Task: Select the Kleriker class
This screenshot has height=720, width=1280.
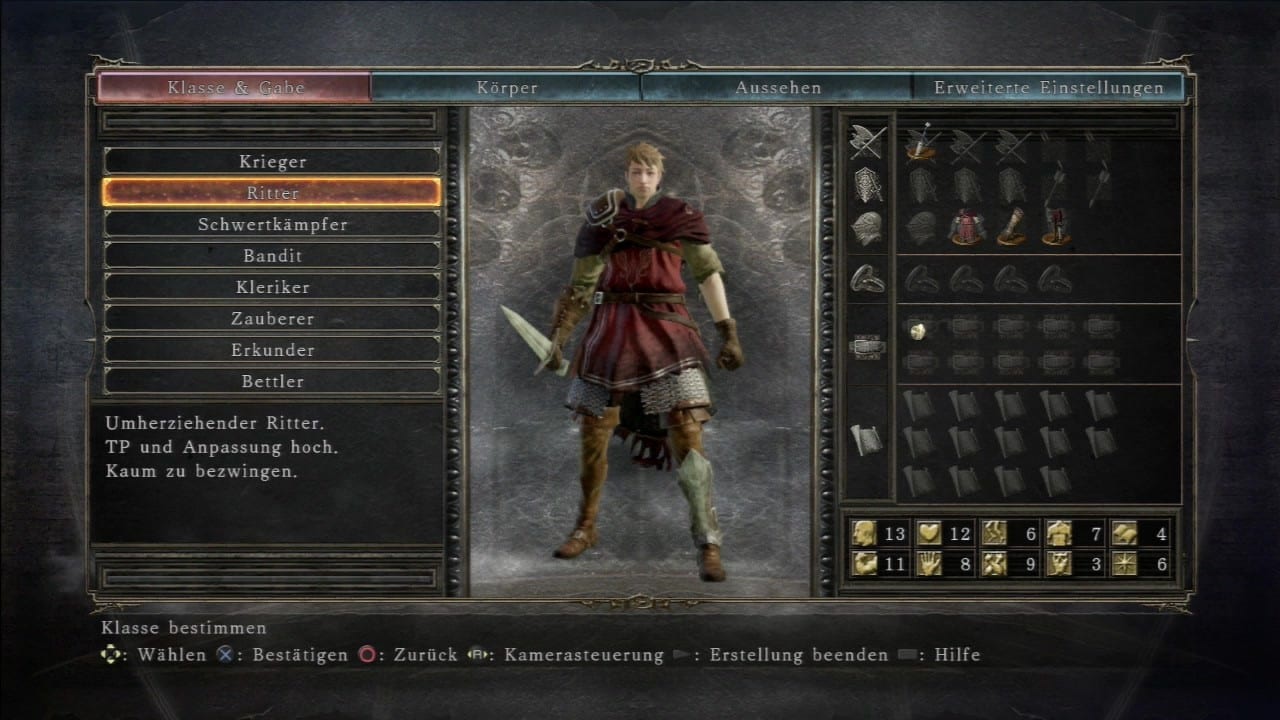Action: [272, 287]
